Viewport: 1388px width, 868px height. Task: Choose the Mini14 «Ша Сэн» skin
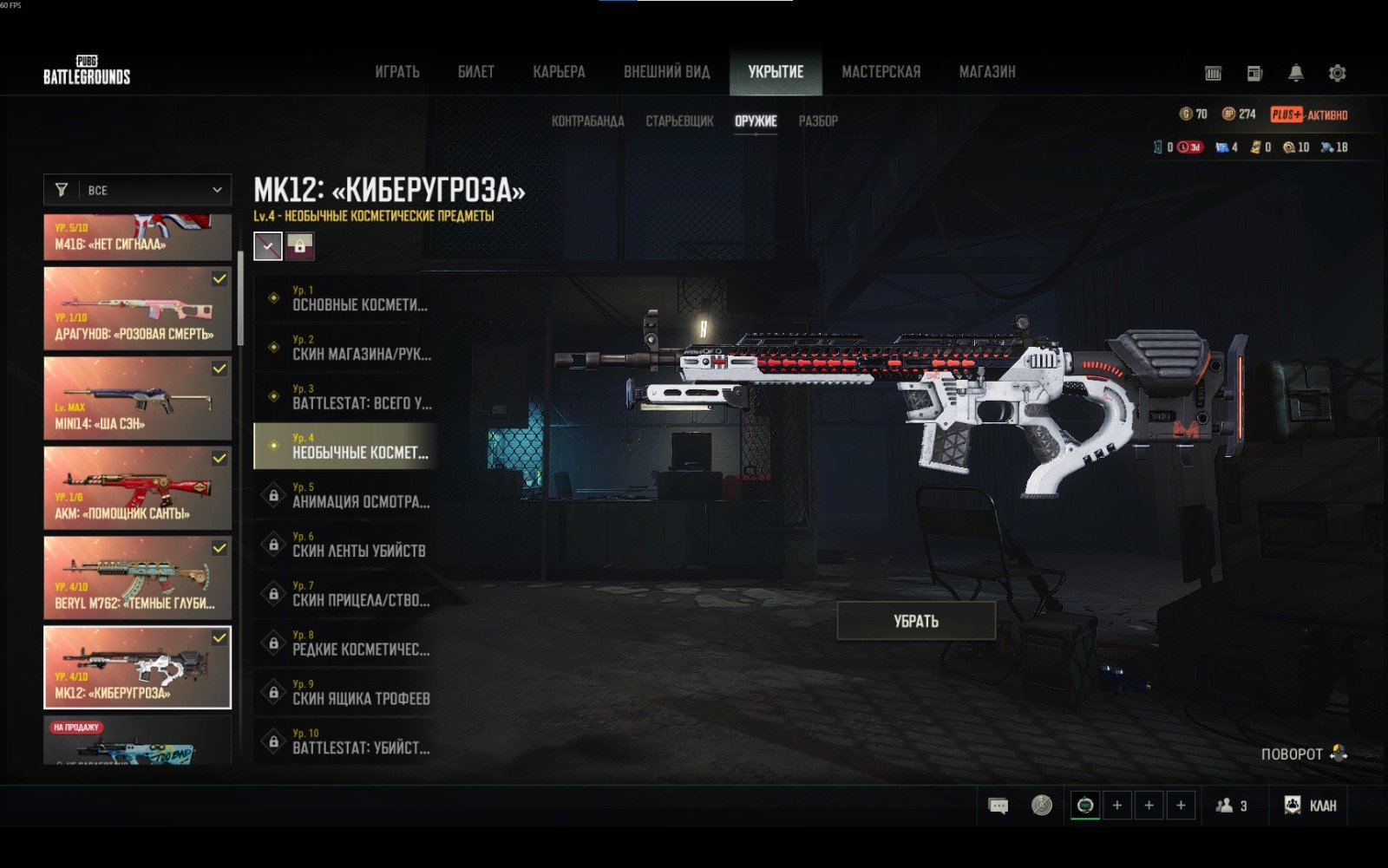click(137, 398)
